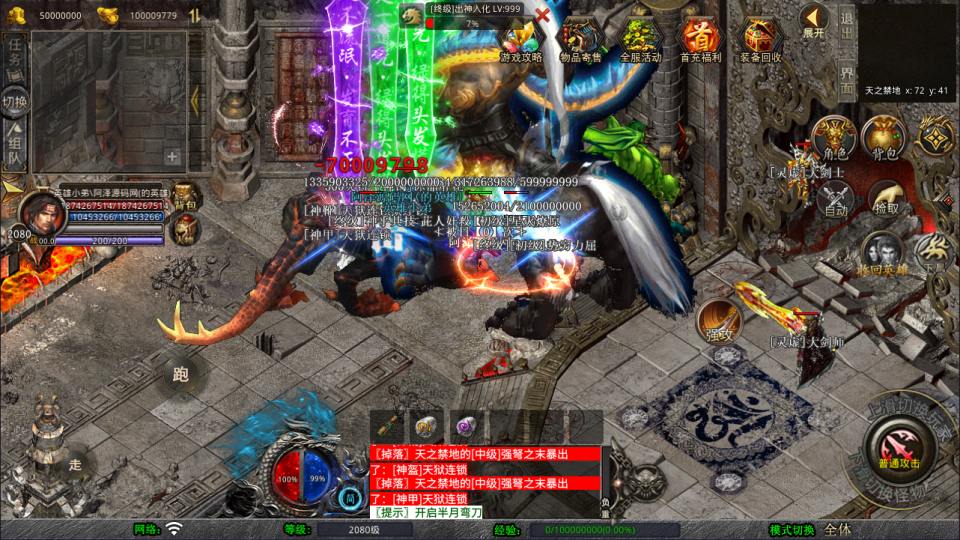This screenshot has width=960, height=540.
Task: Click the 展开 expand arrow button
Action: click(814, 21)
